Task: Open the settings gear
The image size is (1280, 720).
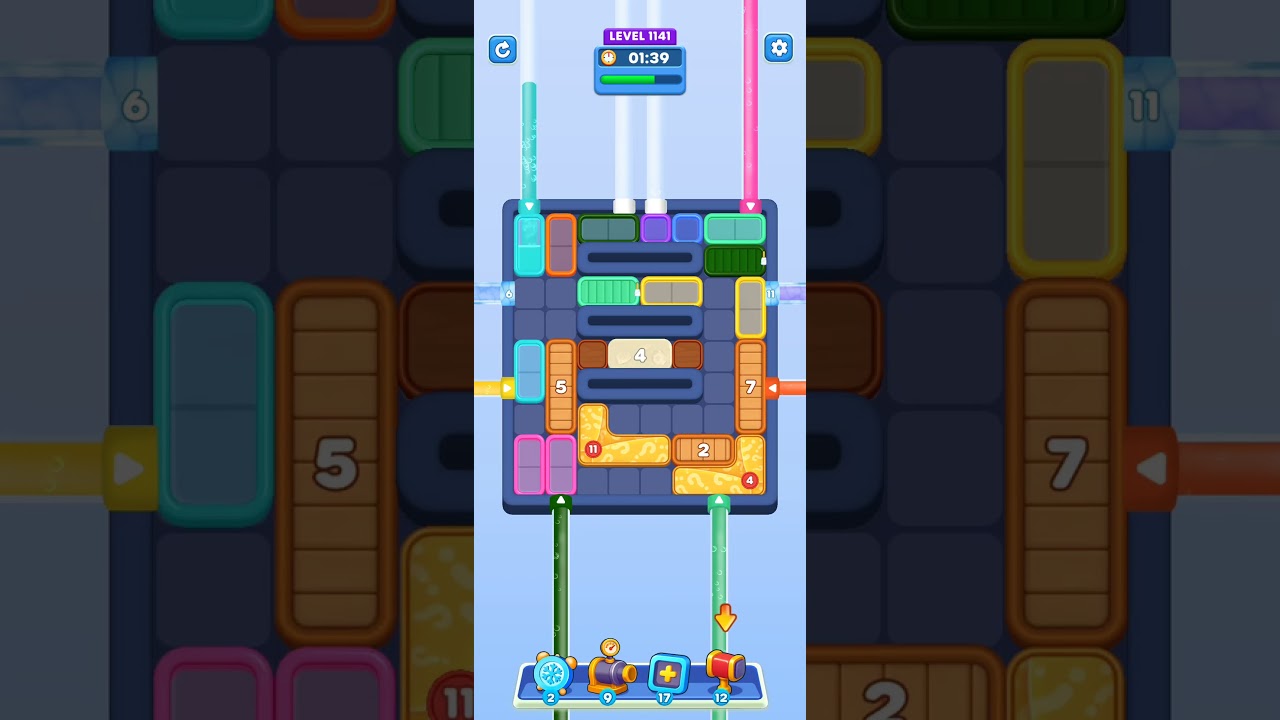Action: pos(778,47)
